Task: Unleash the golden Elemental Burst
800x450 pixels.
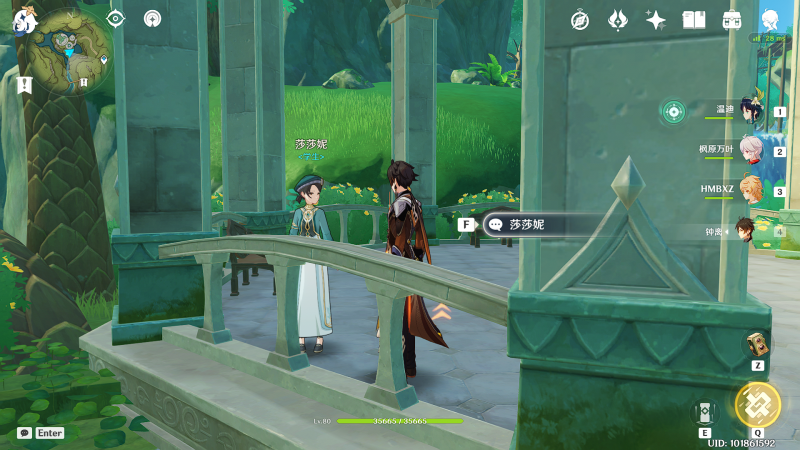Action: (757, 405)
